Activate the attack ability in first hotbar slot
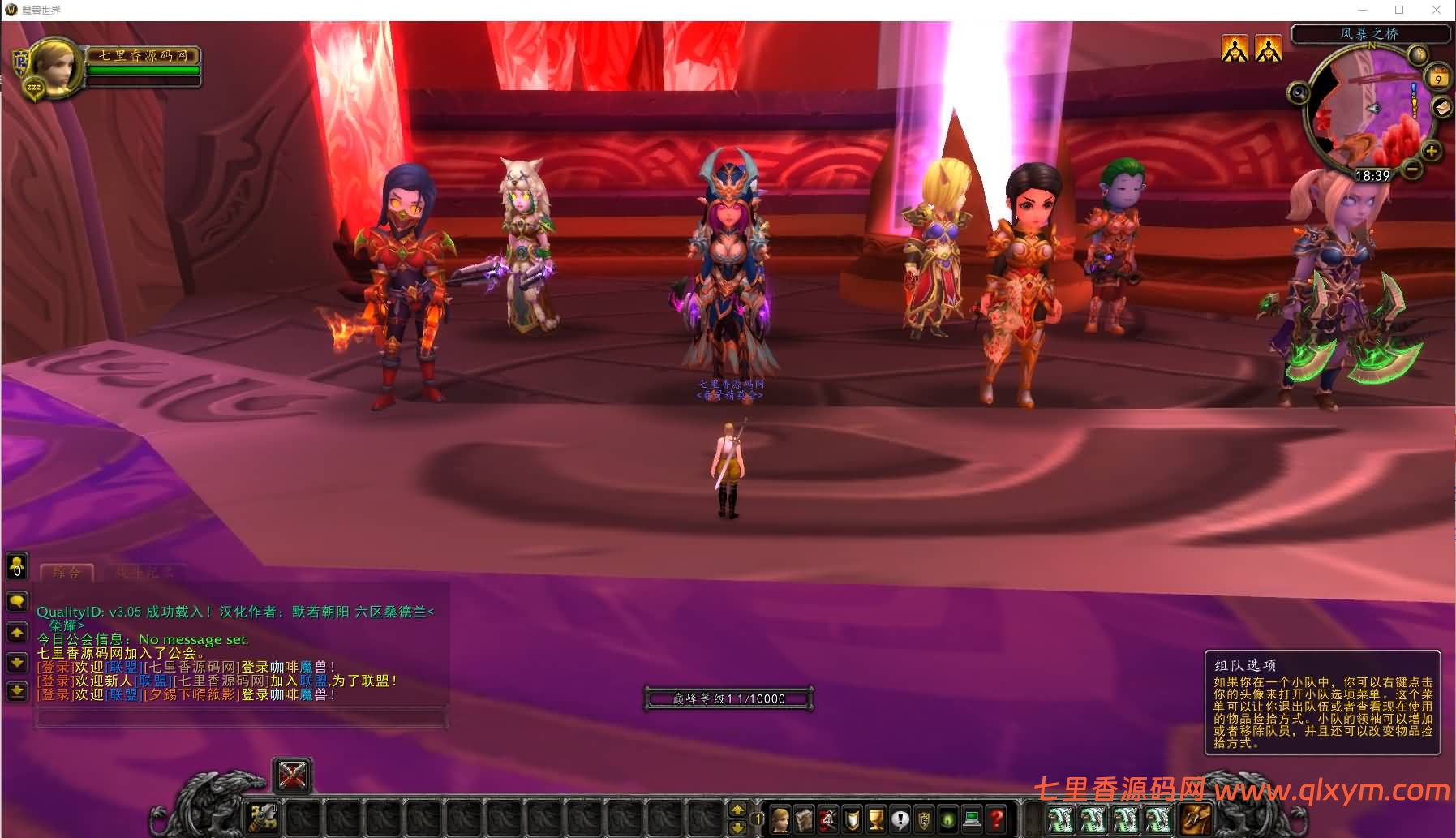This screenshot has width=1456, height=838. (x=264, y=817)
